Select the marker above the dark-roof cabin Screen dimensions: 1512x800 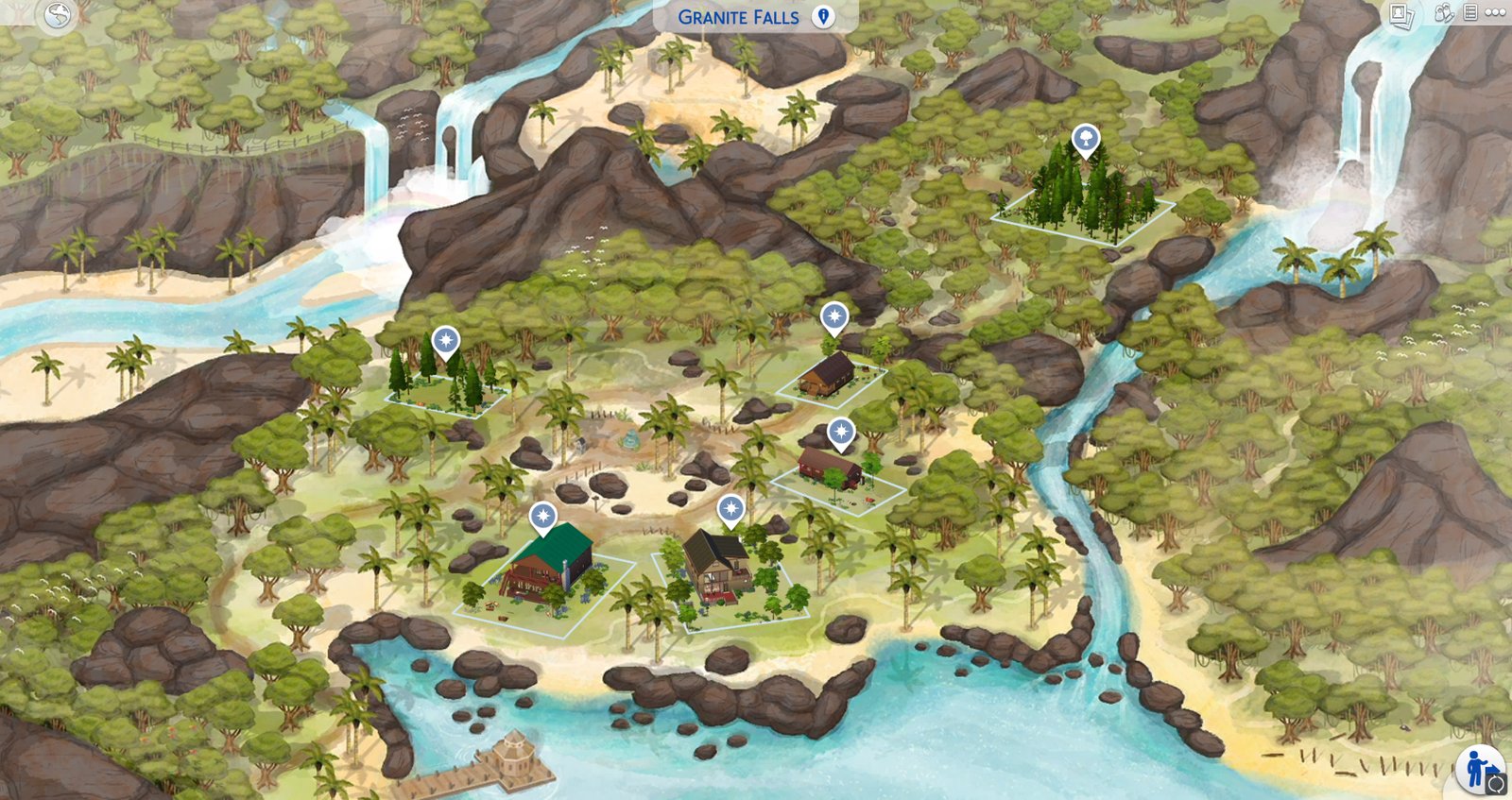[x=730, y=510]
